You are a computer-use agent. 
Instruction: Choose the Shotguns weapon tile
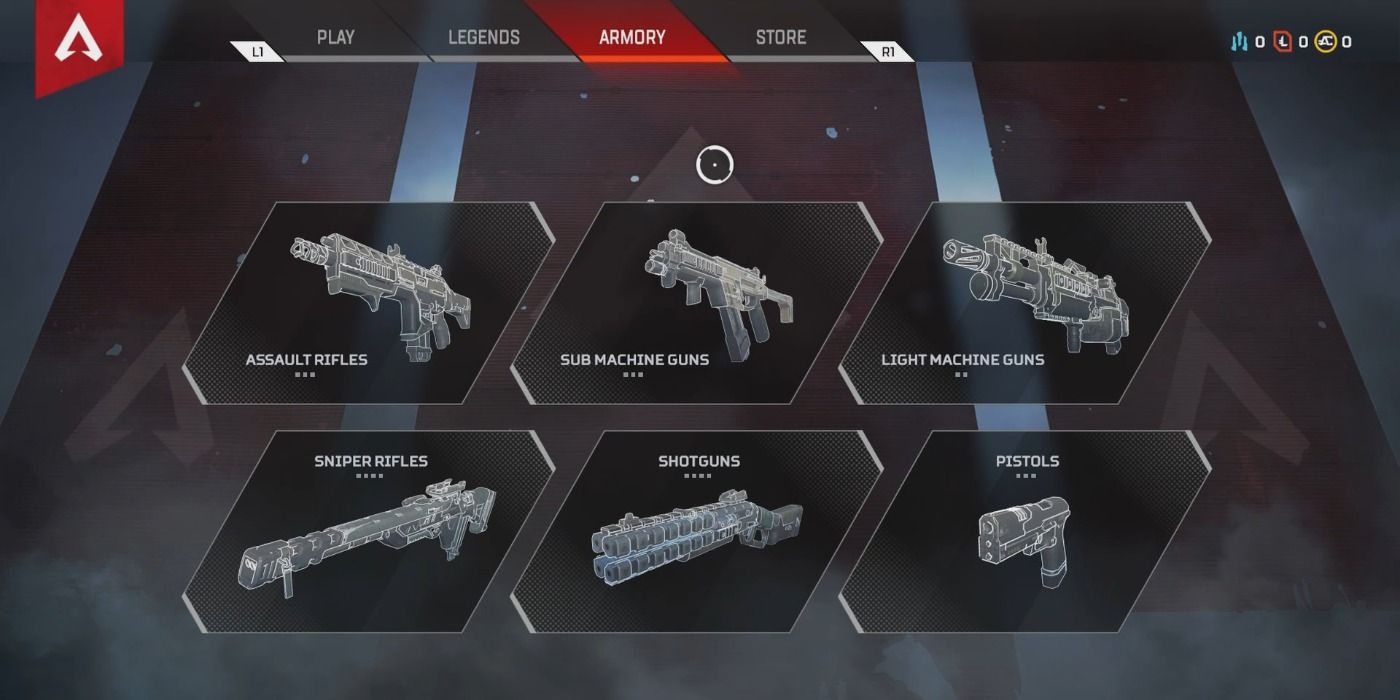point(696,531)
